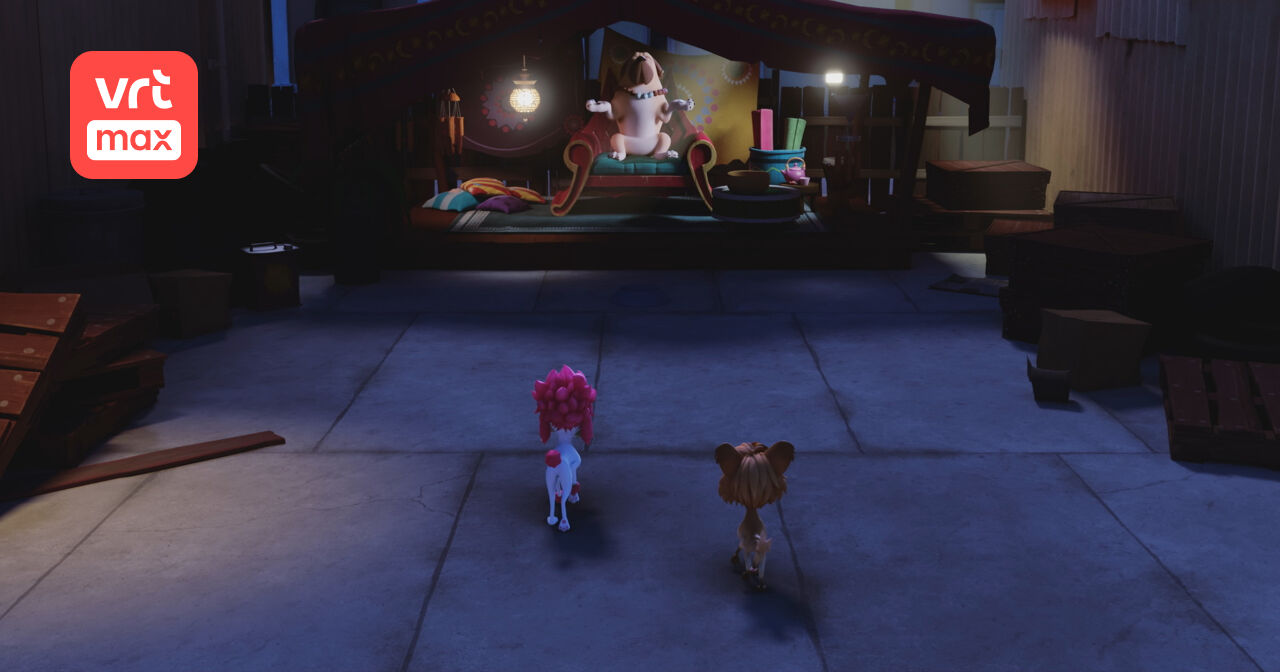This screenshot has width=1280, height=672.
Task: Click the VRT MAX logo
Action: click(134, 115)
